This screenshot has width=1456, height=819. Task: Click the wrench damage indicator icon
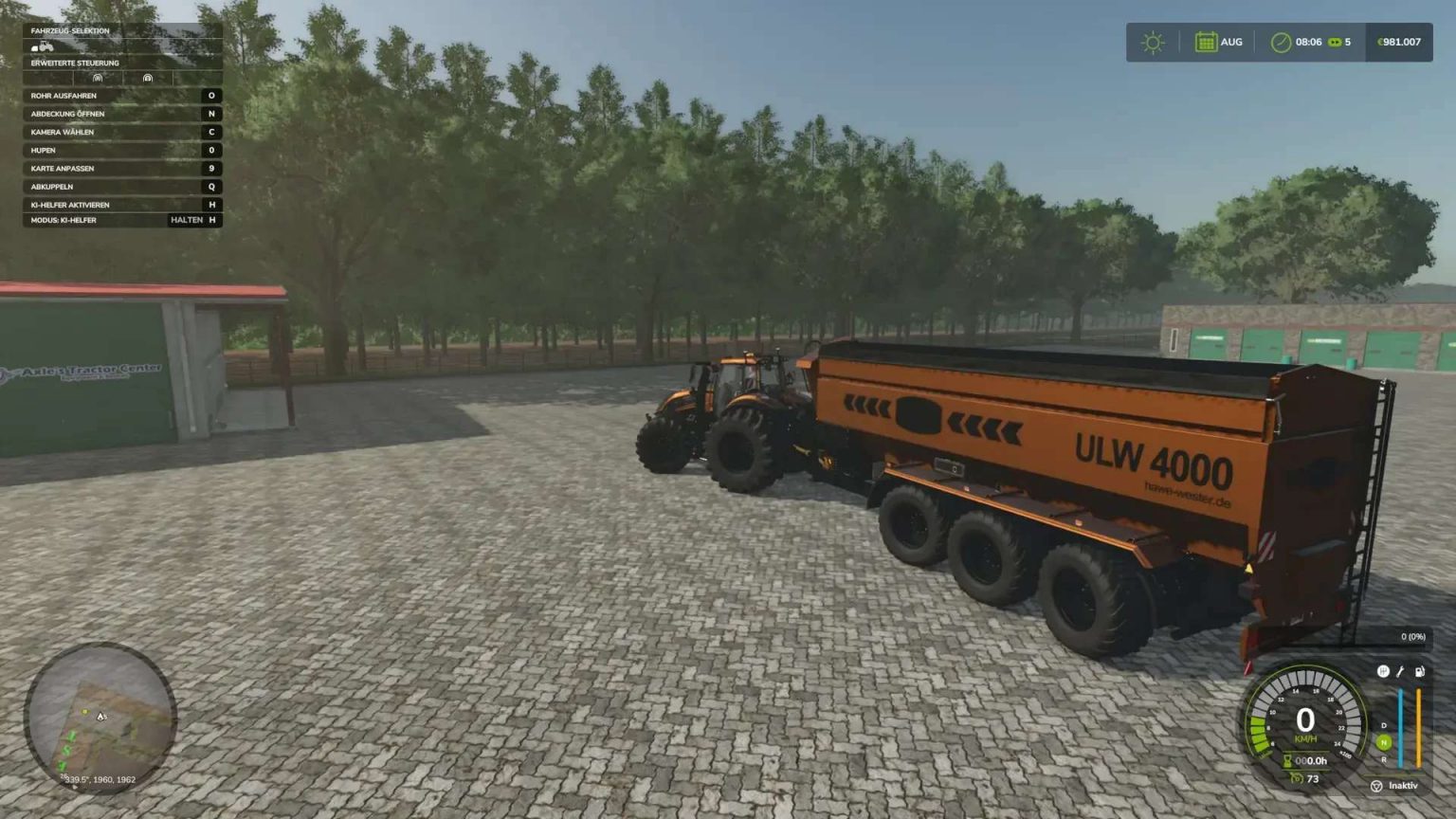click(x=1401, y=672)
